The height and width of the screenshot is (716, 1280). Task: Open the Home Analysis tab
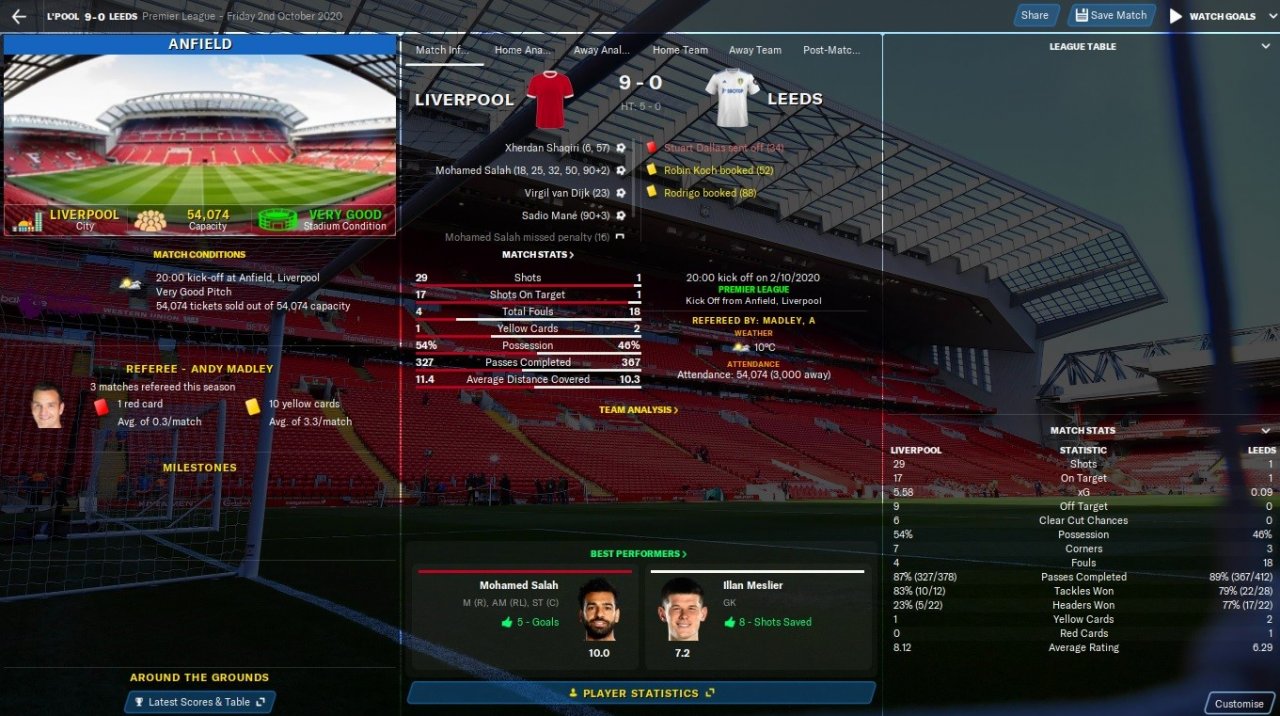[523, 50]
